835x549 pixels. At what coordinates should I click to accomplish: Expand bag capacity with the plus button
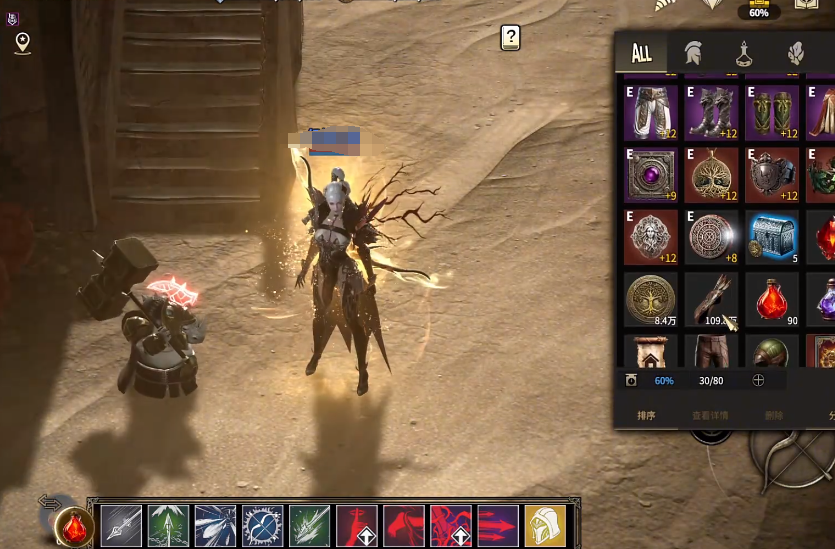[758, 380]
